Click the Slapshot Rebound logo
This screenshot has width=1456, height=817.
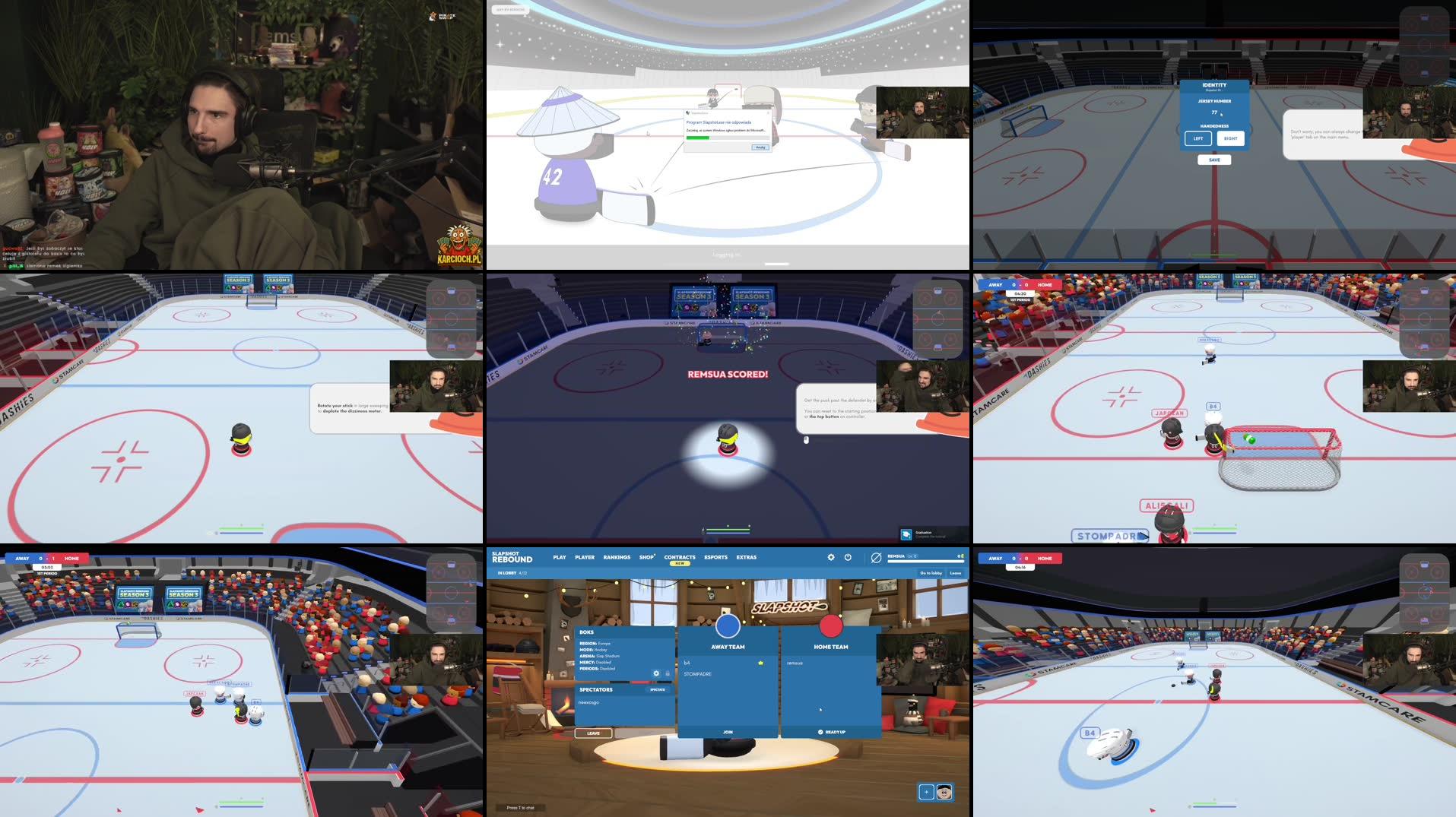coord(513,557)
